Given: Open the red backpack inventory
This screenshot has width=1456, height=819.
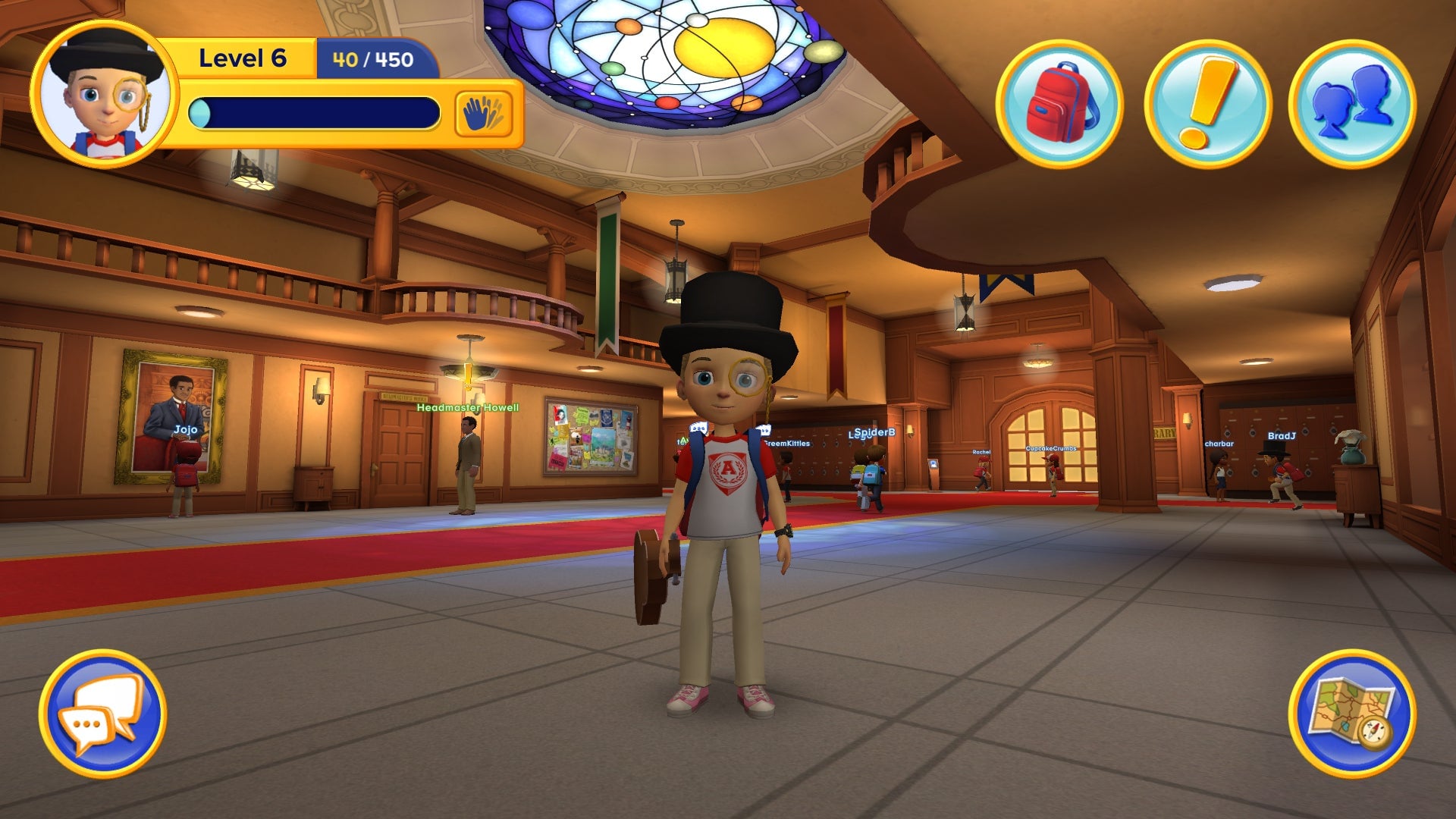Looking at the screenshot, I should 1059,104.
